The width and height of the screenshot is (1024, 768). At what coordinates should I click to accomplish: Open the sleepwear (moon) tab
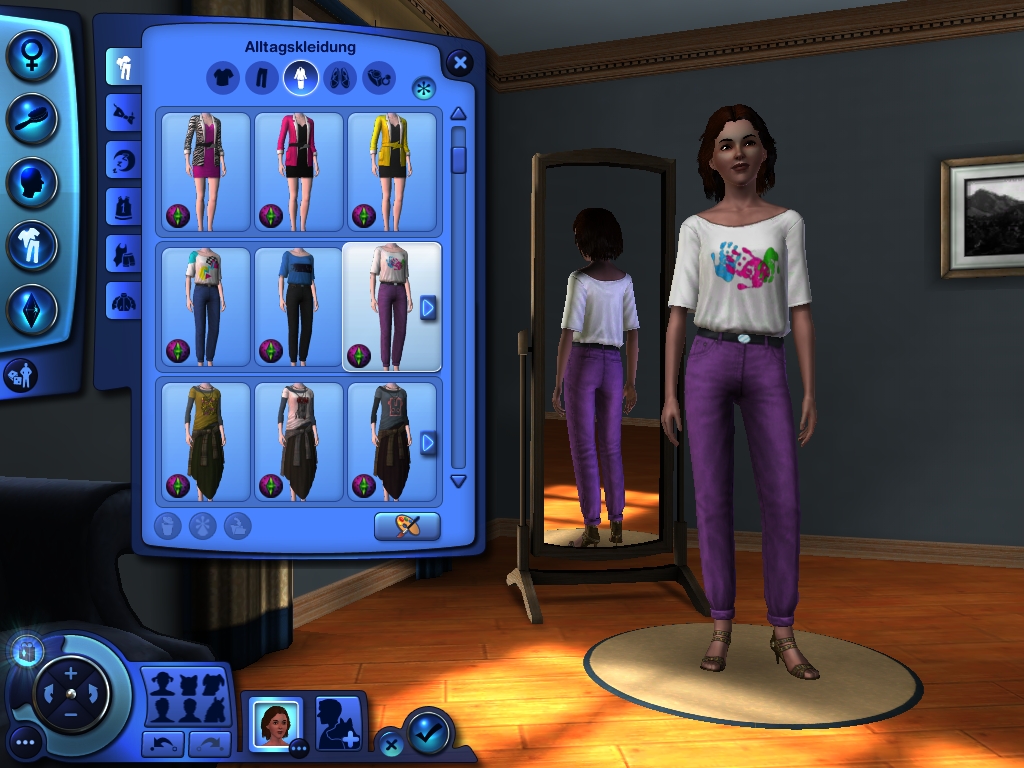124,160
